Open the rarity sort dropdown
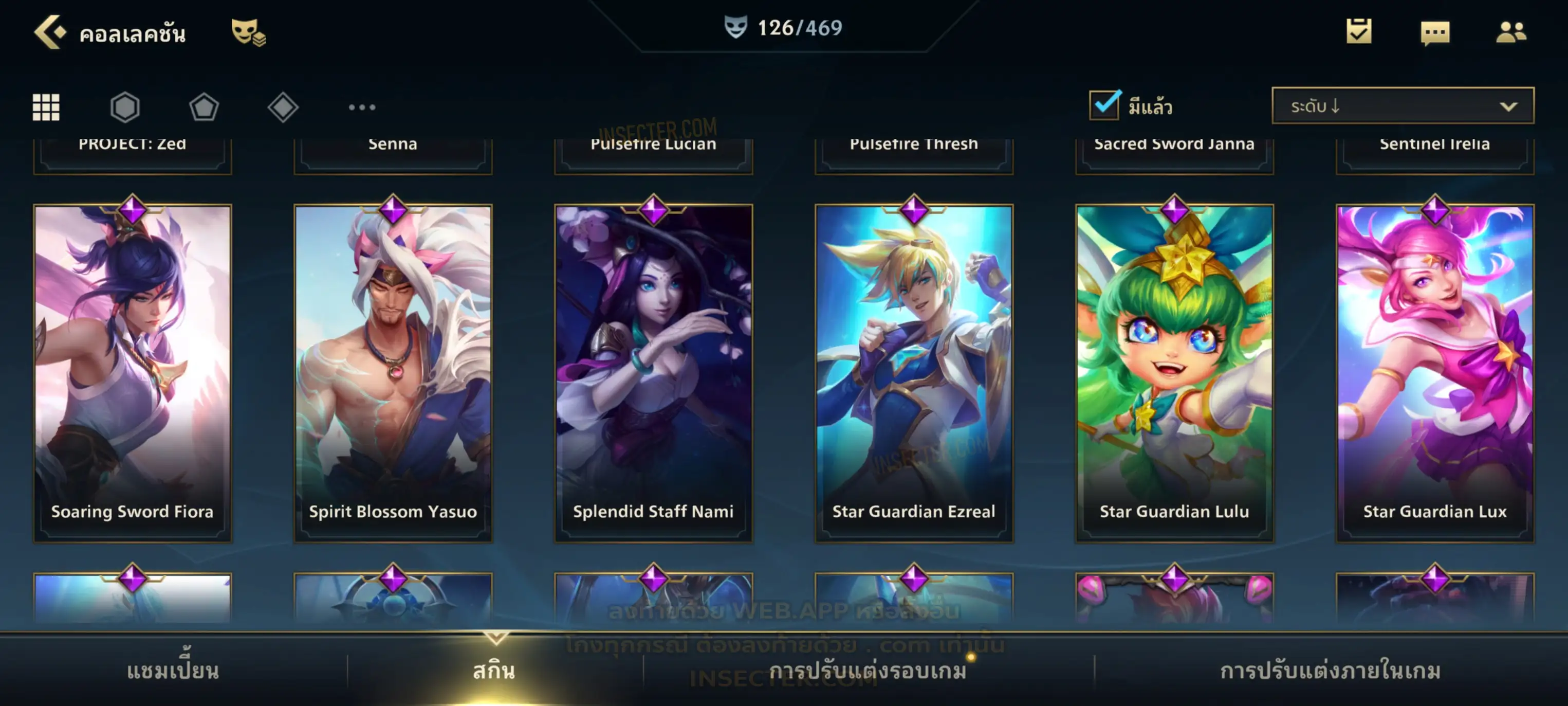Screen dimensions: 1568x706 pyautogui.click(x=1402, y=106)
